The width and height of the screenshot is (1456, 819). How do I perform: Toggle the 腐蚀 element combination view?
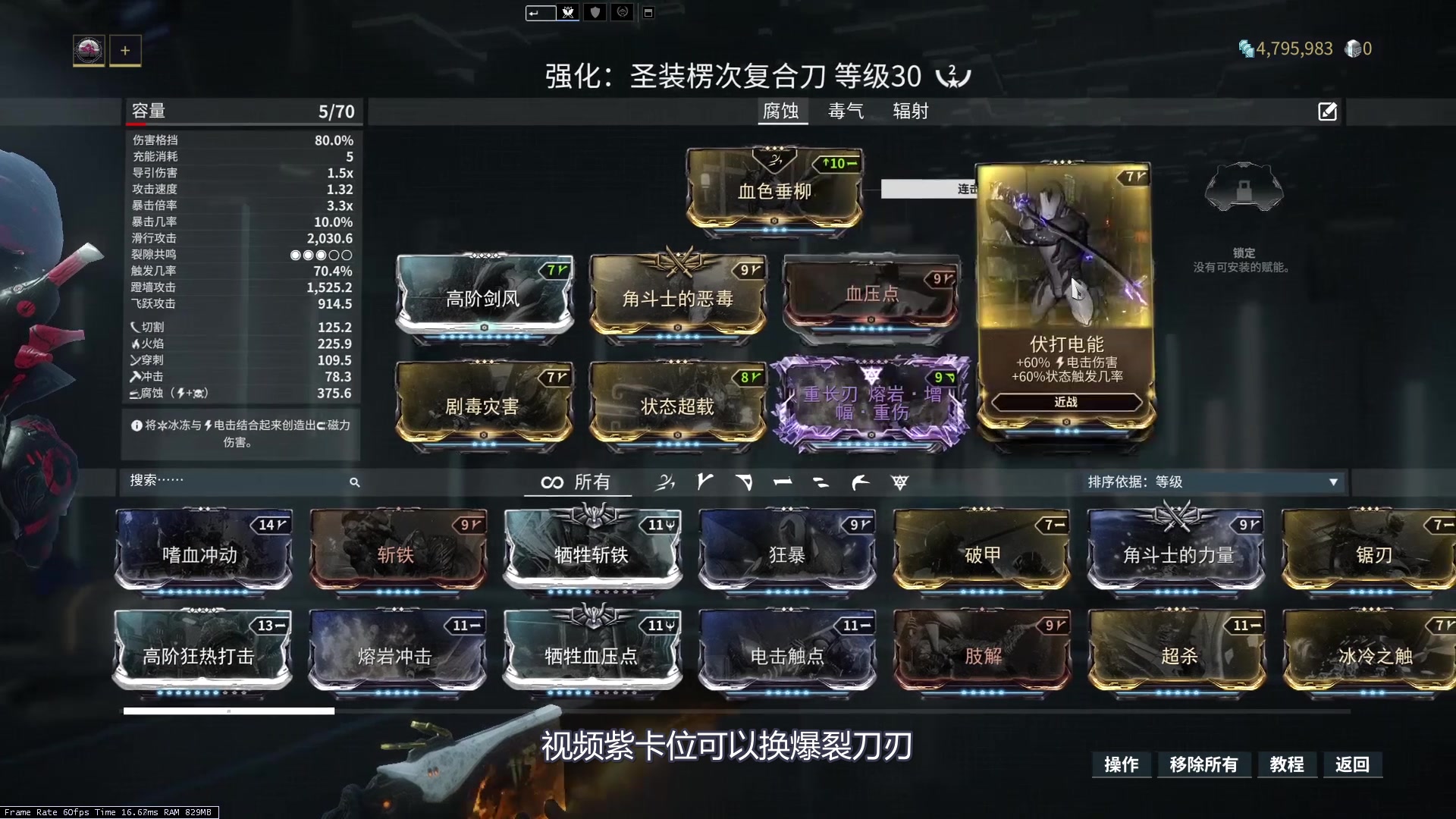(x=783, y=111)
